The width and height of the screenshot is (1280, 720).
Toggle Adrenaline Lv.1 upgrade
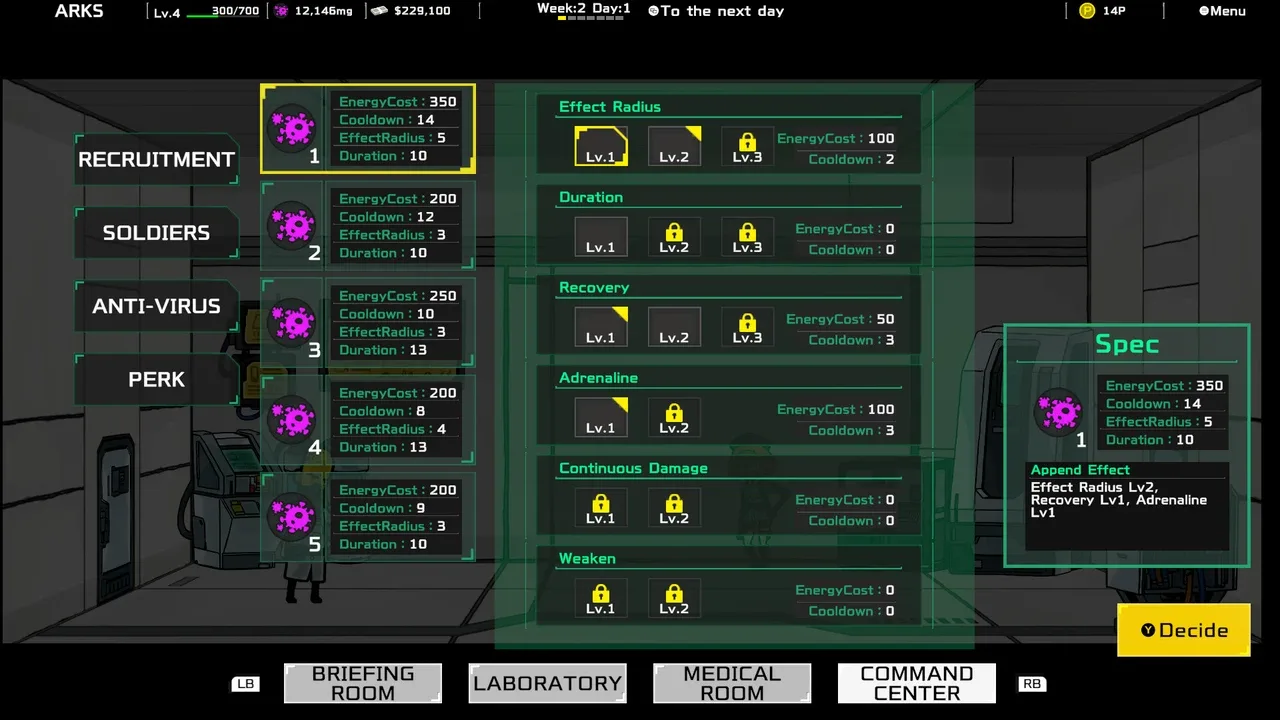pyautogui.click(x=600, y=417)
